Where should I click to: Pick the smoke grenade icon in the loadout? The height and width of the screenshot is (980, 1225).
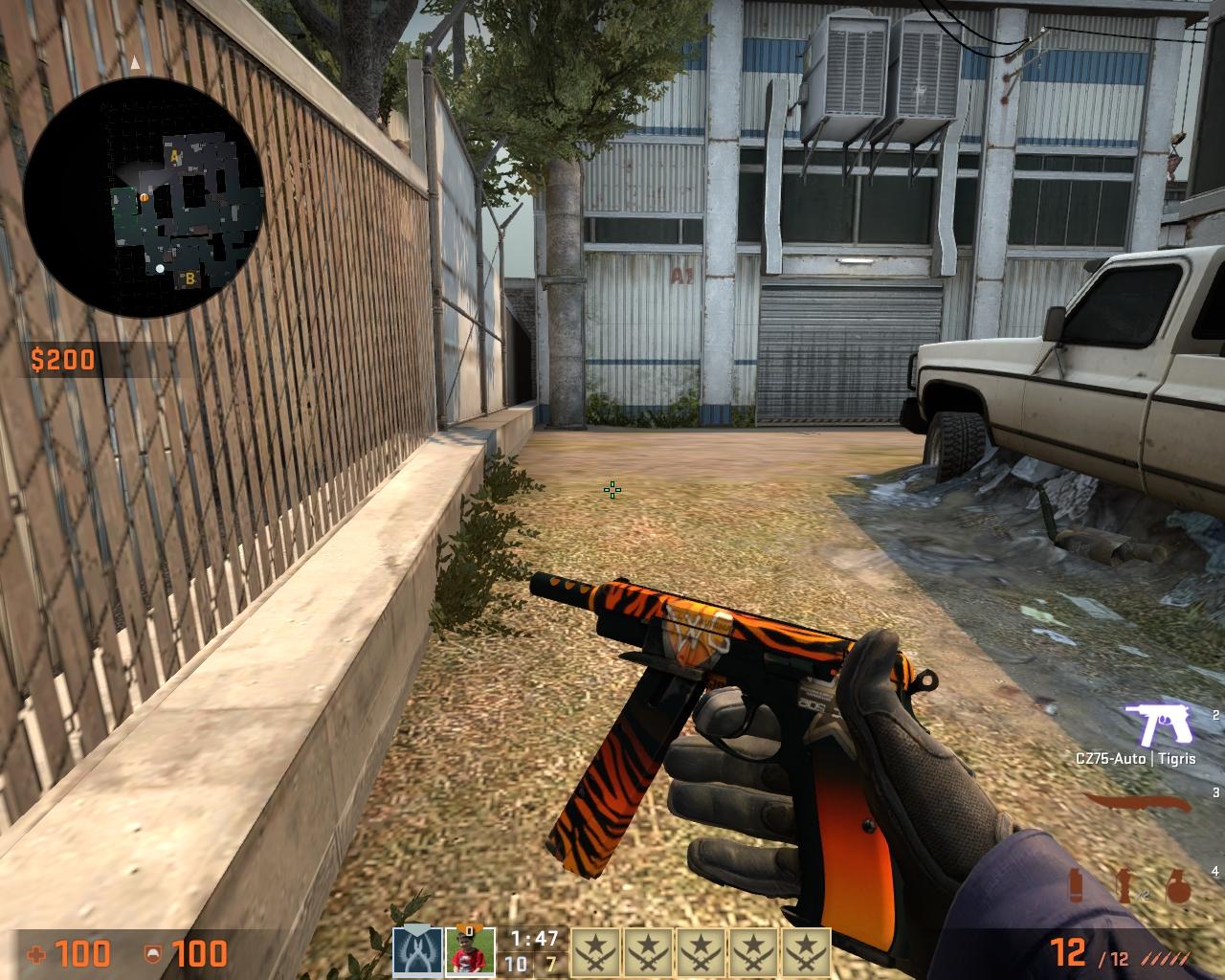click(1076, 885)
